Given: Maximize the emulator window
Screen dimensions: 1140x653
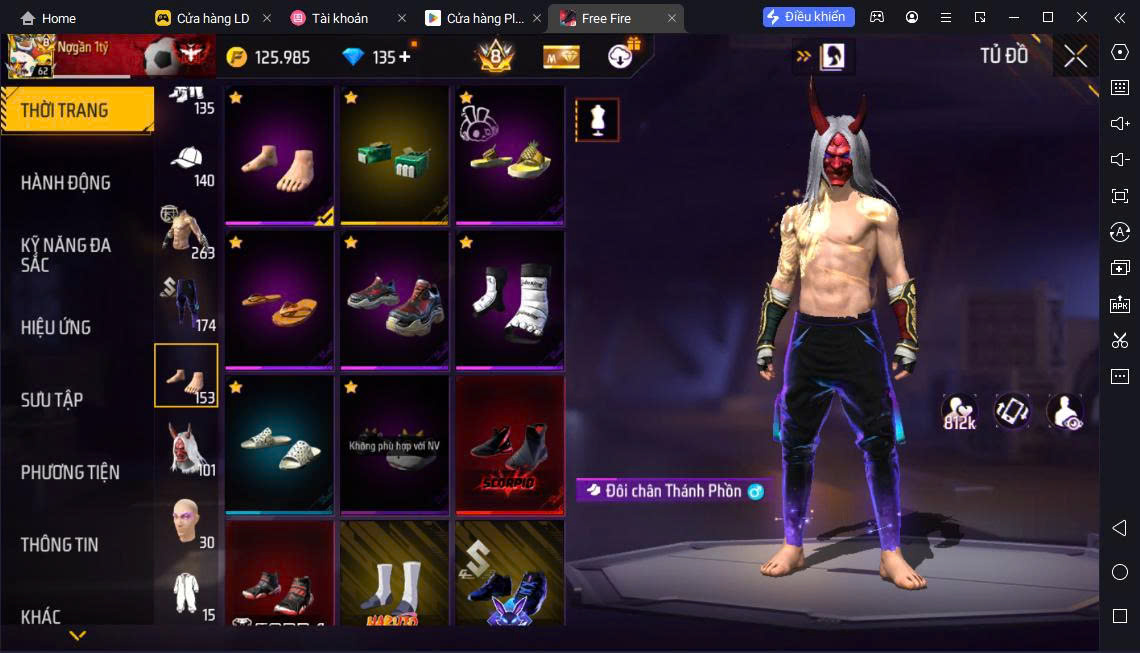Looking at the screenshot, I should 1047,17.
